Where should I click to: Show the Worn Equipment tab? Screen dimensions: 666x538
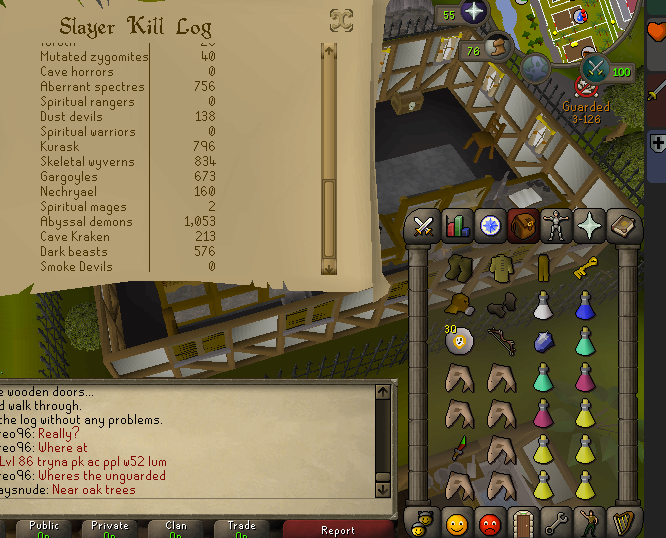554,227
